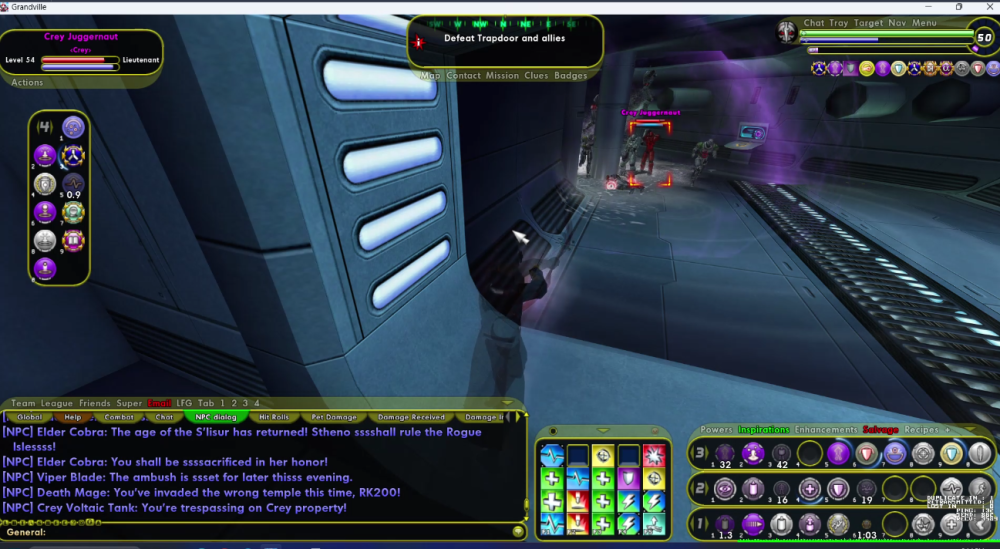Switch to the Combat chat tab

119,417
